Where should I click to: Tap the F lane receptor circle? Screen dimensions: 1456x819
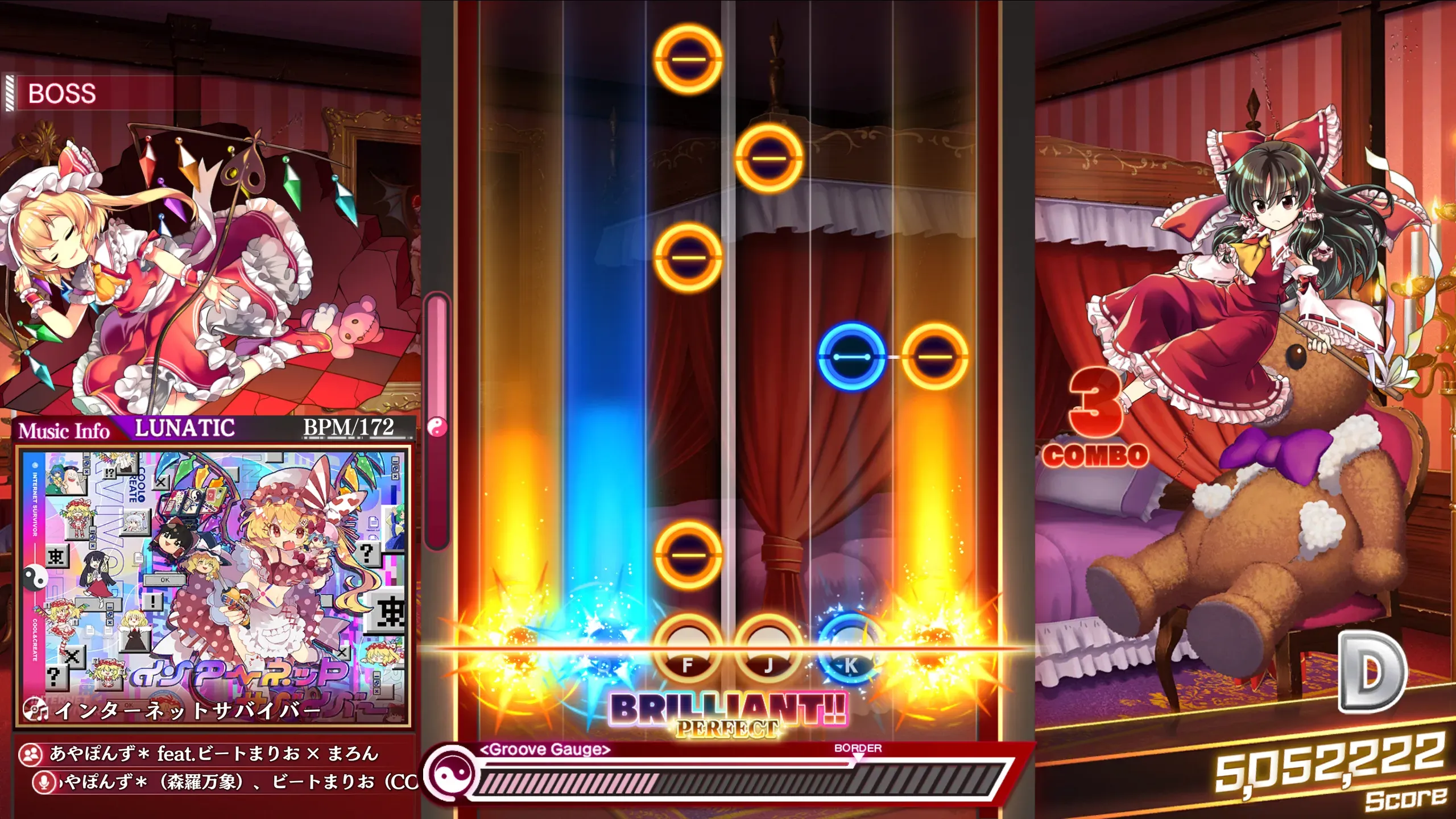(688, 651)
